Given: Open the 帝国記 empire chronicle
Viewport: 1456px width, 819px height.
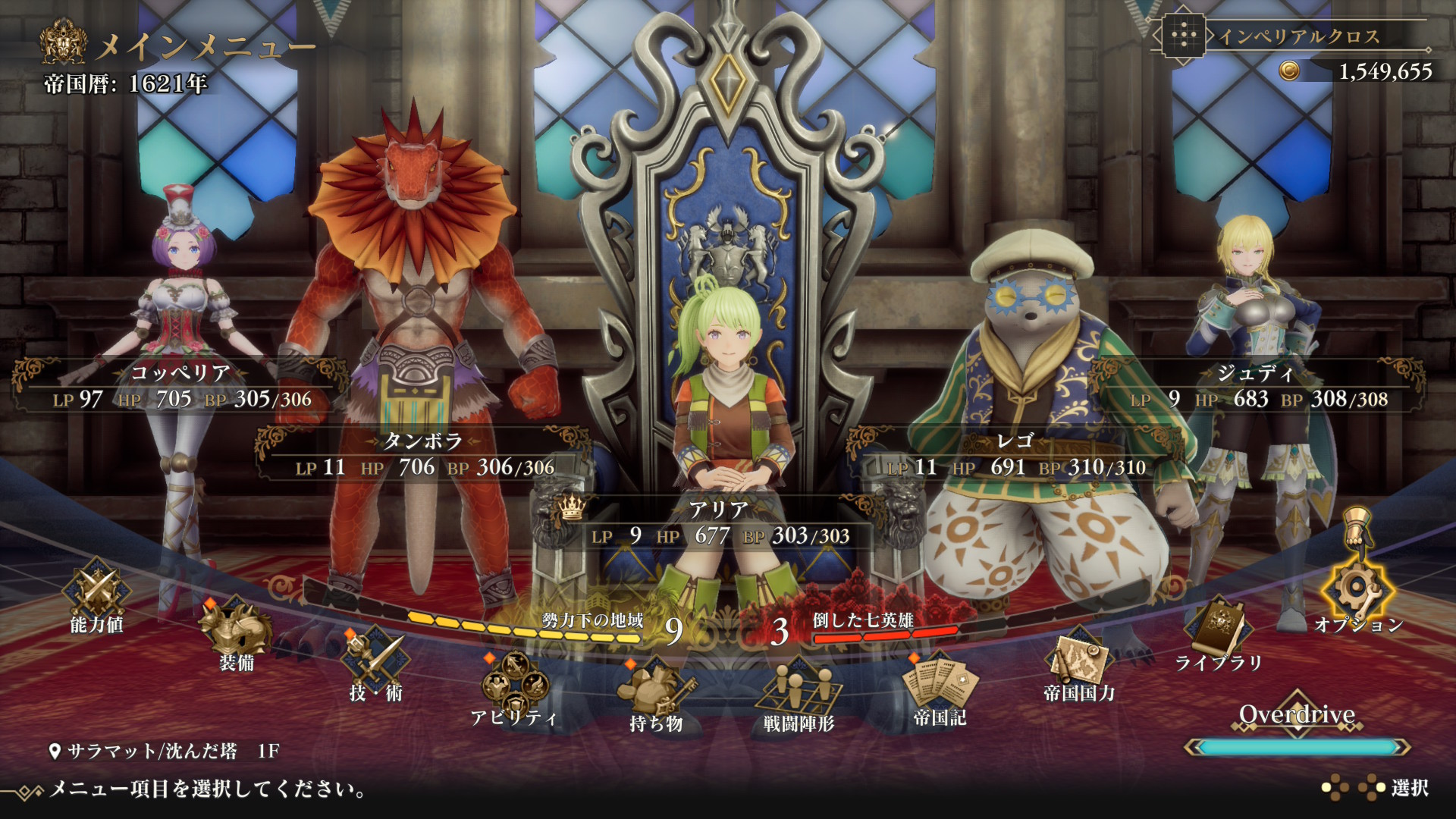Looking at the screenshot, I should click(940, 688).
